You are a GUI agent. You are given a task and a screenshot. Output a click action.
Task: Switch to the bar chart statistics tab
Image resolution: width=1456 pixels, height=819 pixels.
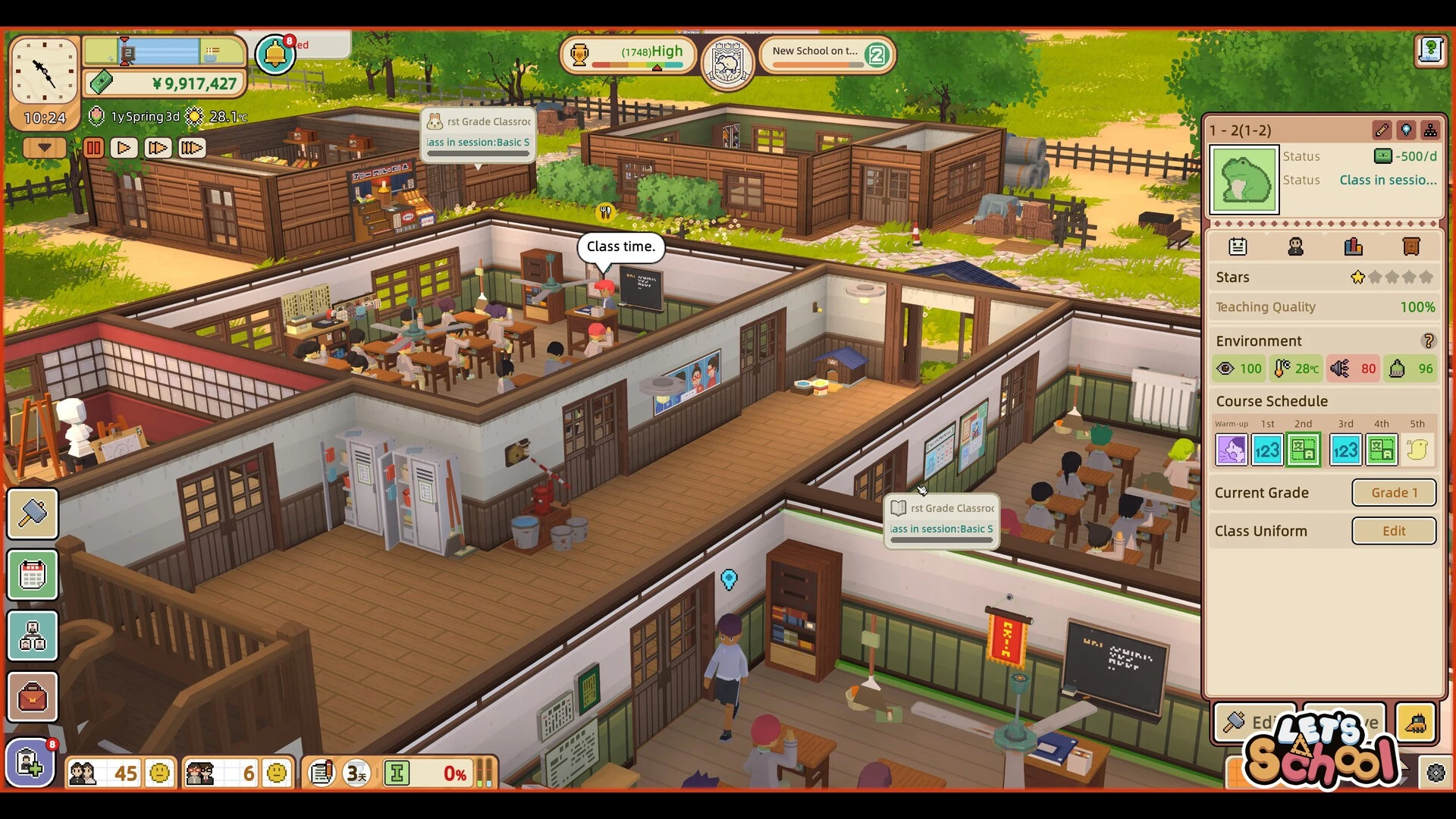[1353, 246]
